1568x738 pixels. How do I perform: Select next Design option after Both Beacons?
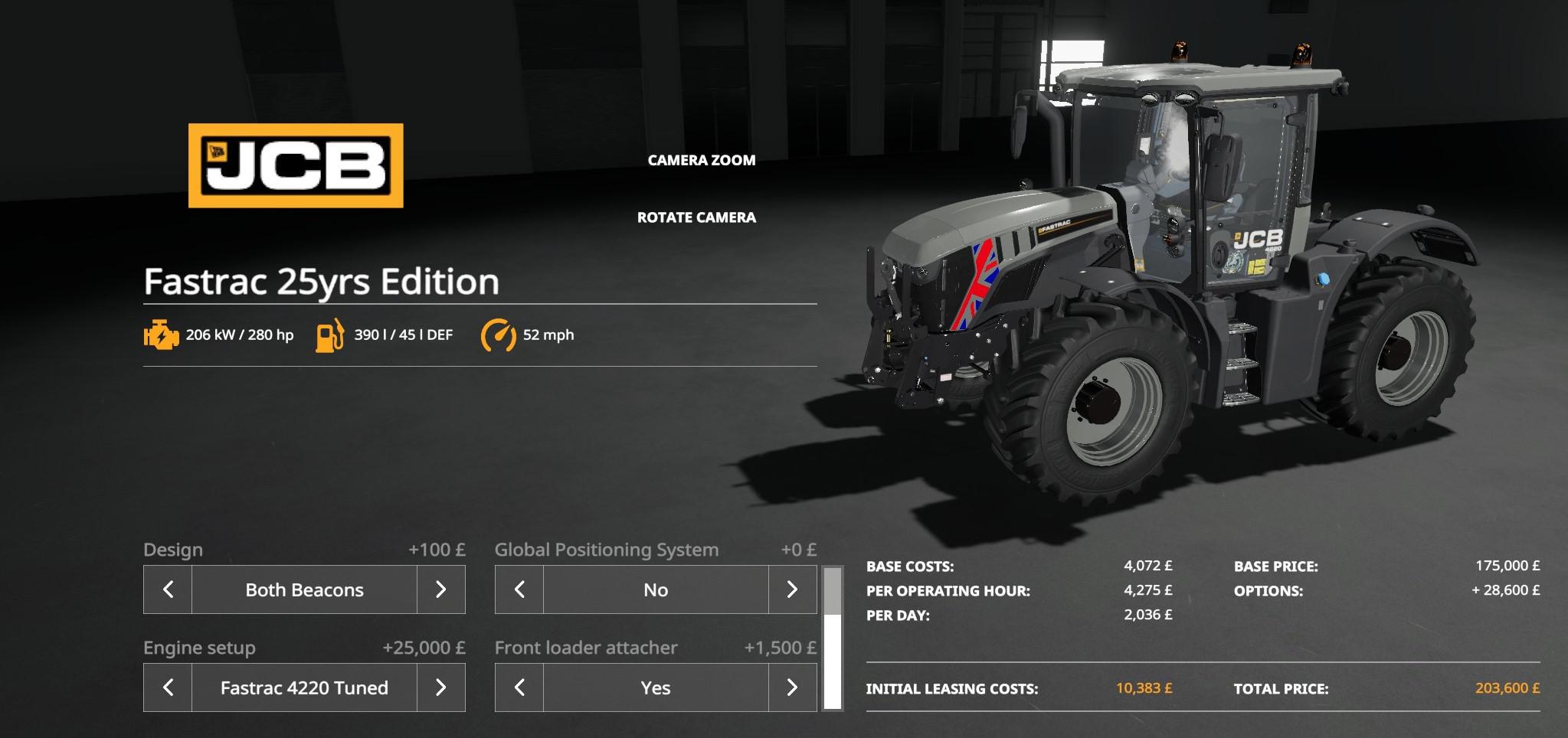[x=440, y=589]
